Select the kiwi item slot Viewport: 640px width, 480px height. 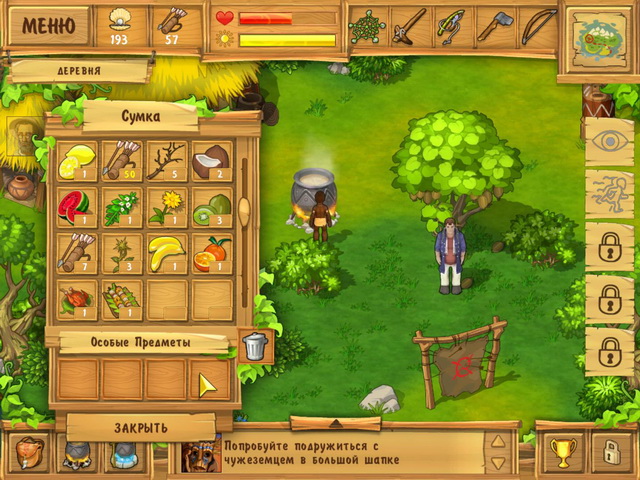tap(210, 207)
